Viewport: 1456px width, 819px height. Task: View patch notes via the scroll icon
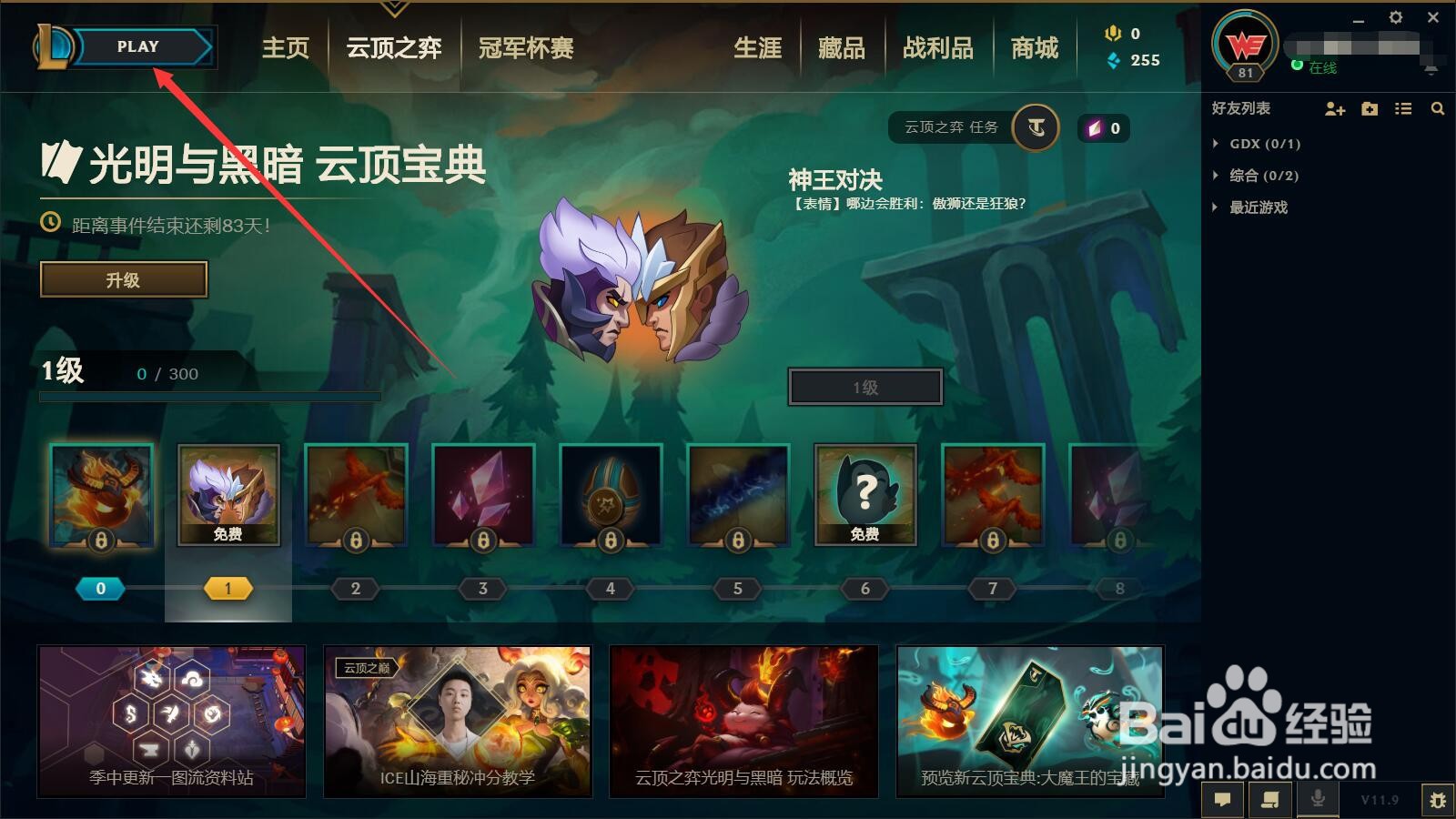click(x=1269, y=798)
